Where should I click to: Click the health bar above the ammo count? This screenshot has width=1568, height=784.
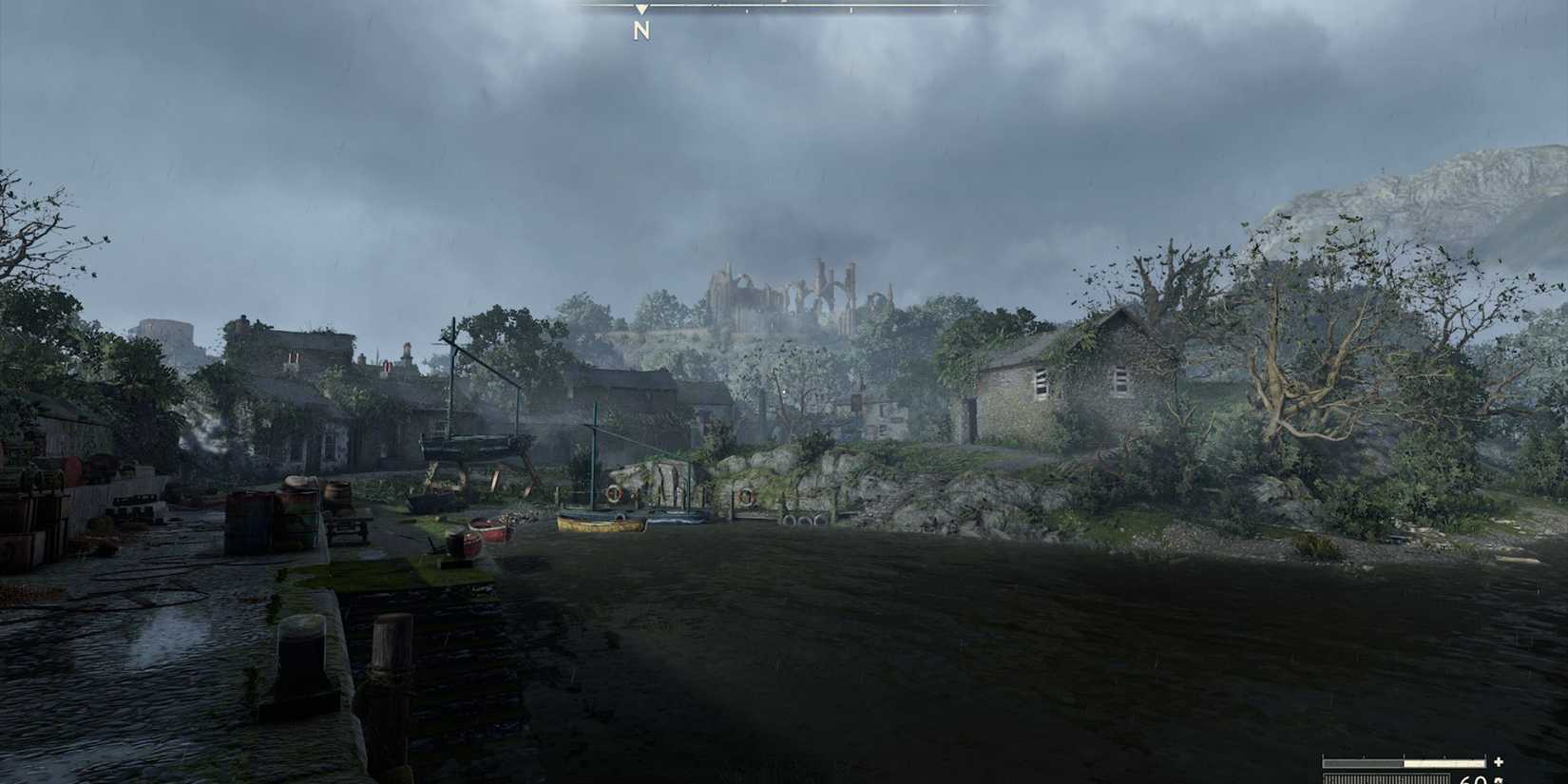[1405, 762]
